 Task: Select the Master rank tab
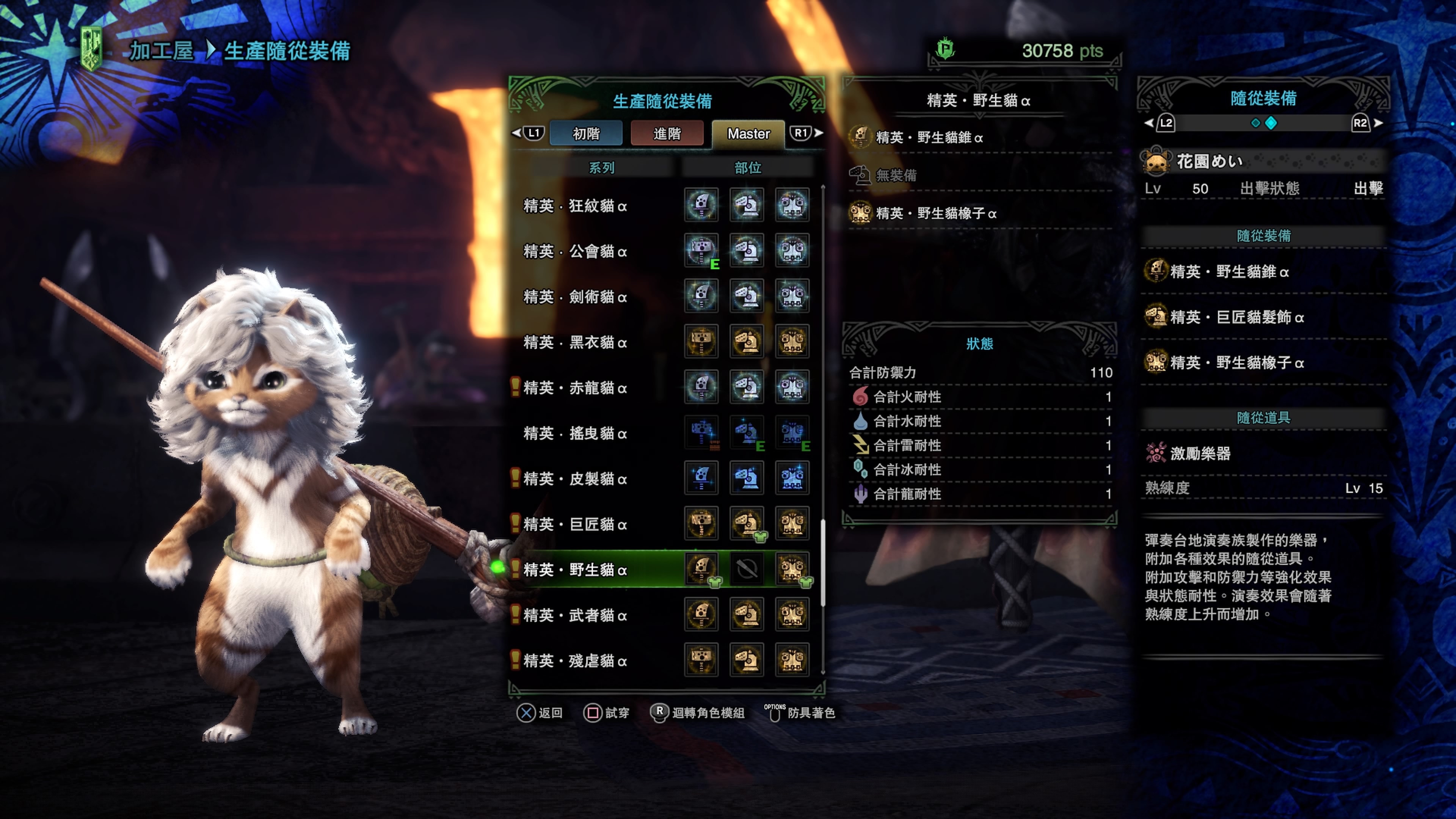748,134
